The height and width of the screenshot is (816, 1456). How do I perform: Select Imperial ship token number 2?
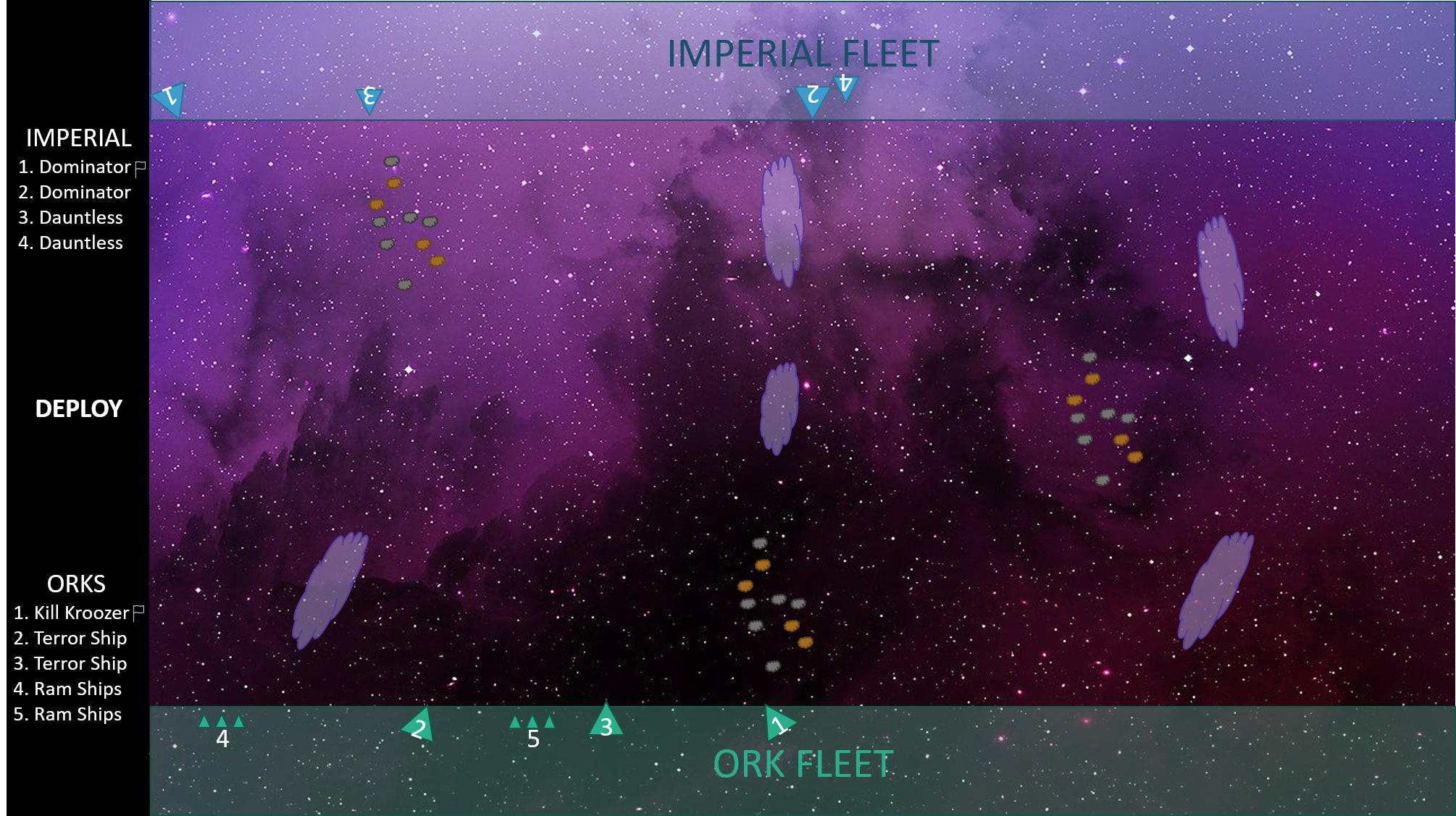[x=812, y=98]
